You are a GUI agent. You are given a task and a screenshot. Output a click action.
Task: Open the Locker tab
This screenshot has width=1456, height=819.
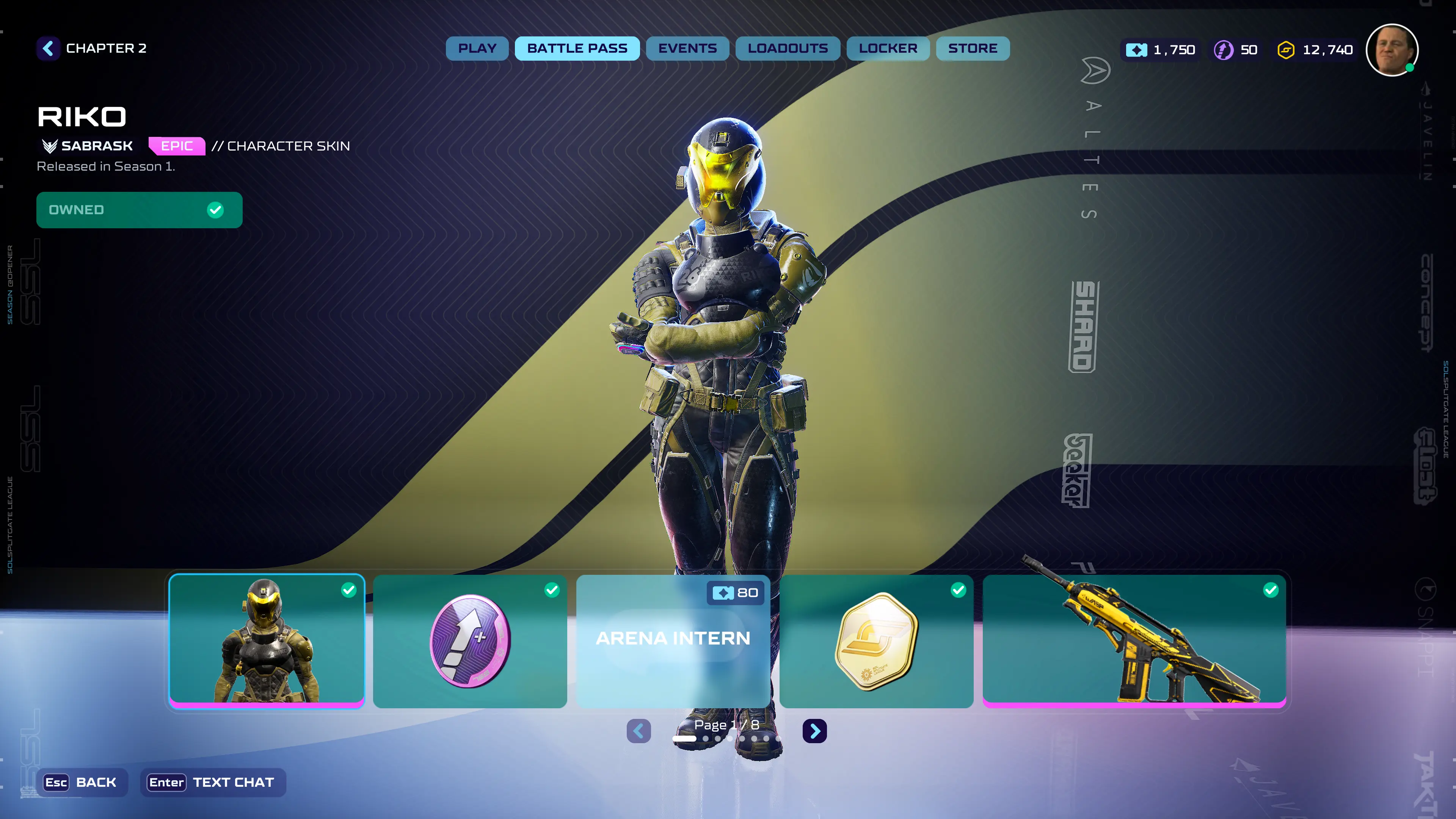[x=888, y=49]
